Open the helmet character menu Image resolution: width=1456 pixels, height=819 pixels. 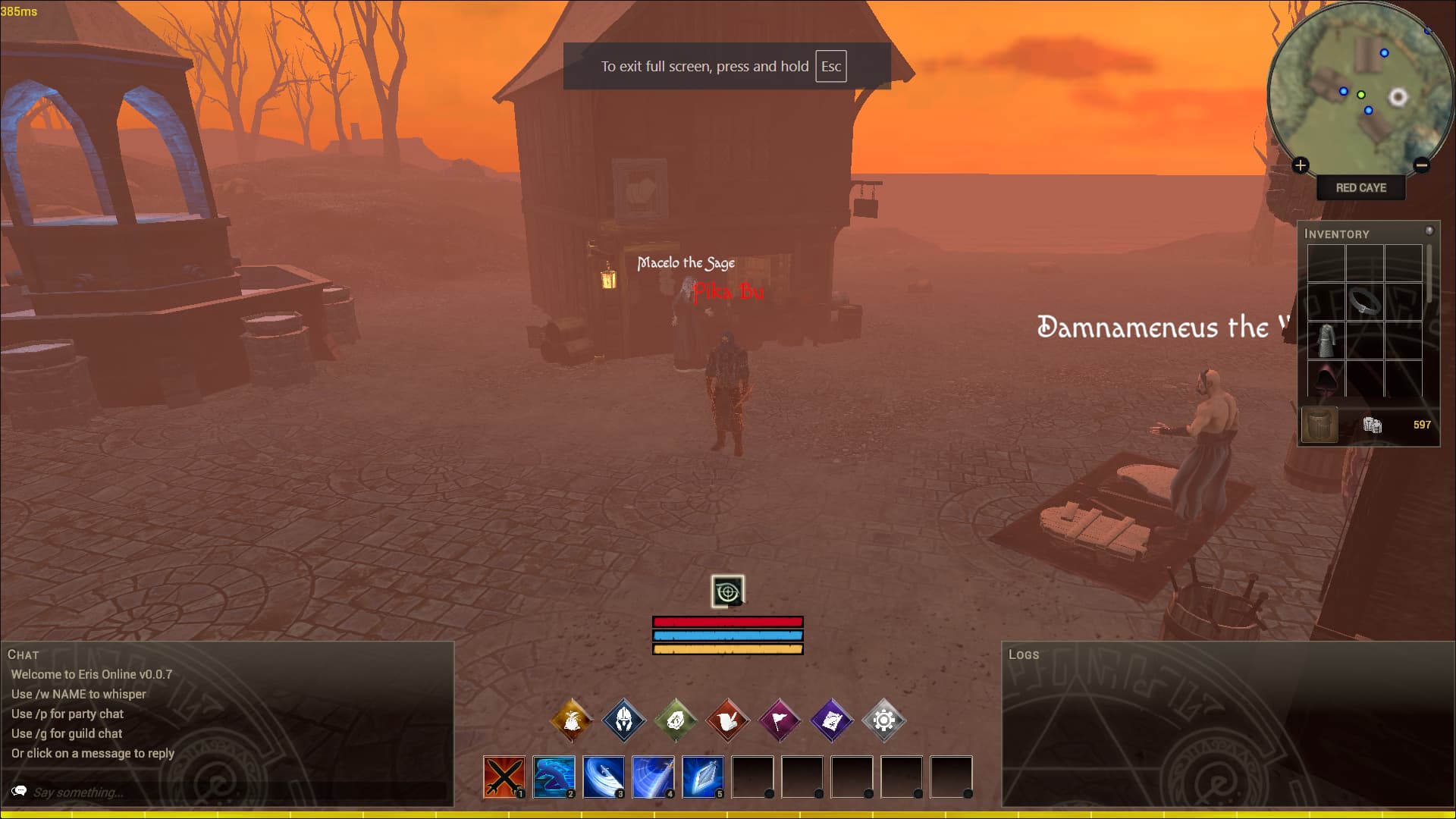click(x=623, y=720)
